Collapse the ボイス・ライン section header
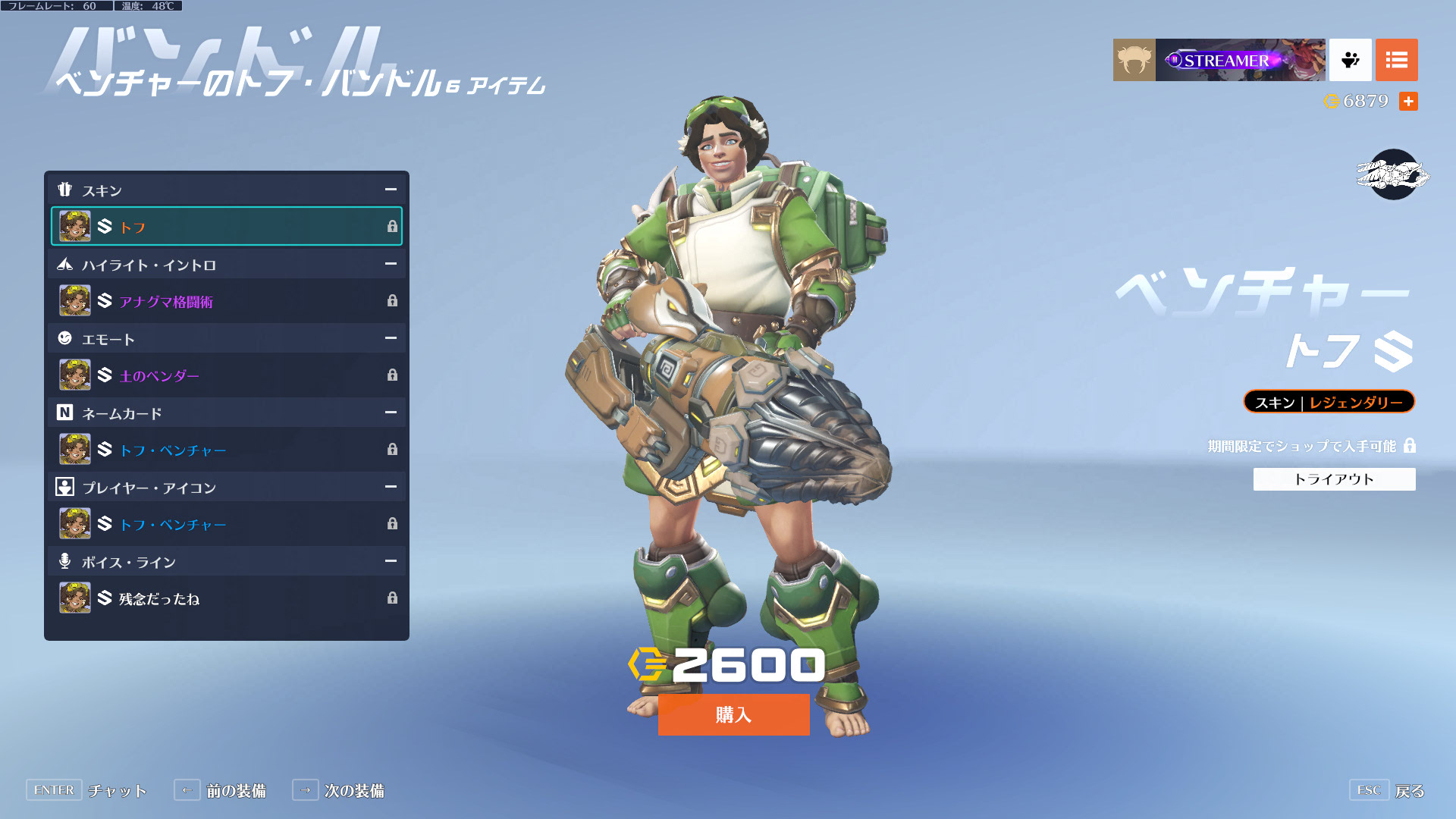This screenshot has height=819, width=1456. click(x=391, y=561)
